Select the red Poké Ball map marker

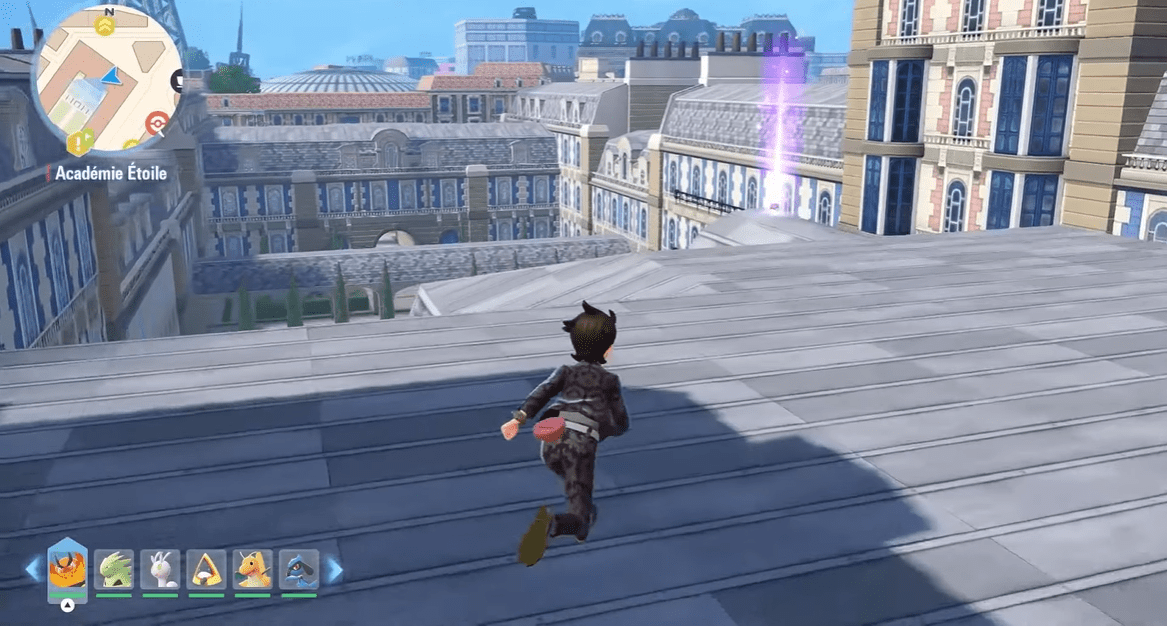156,123
